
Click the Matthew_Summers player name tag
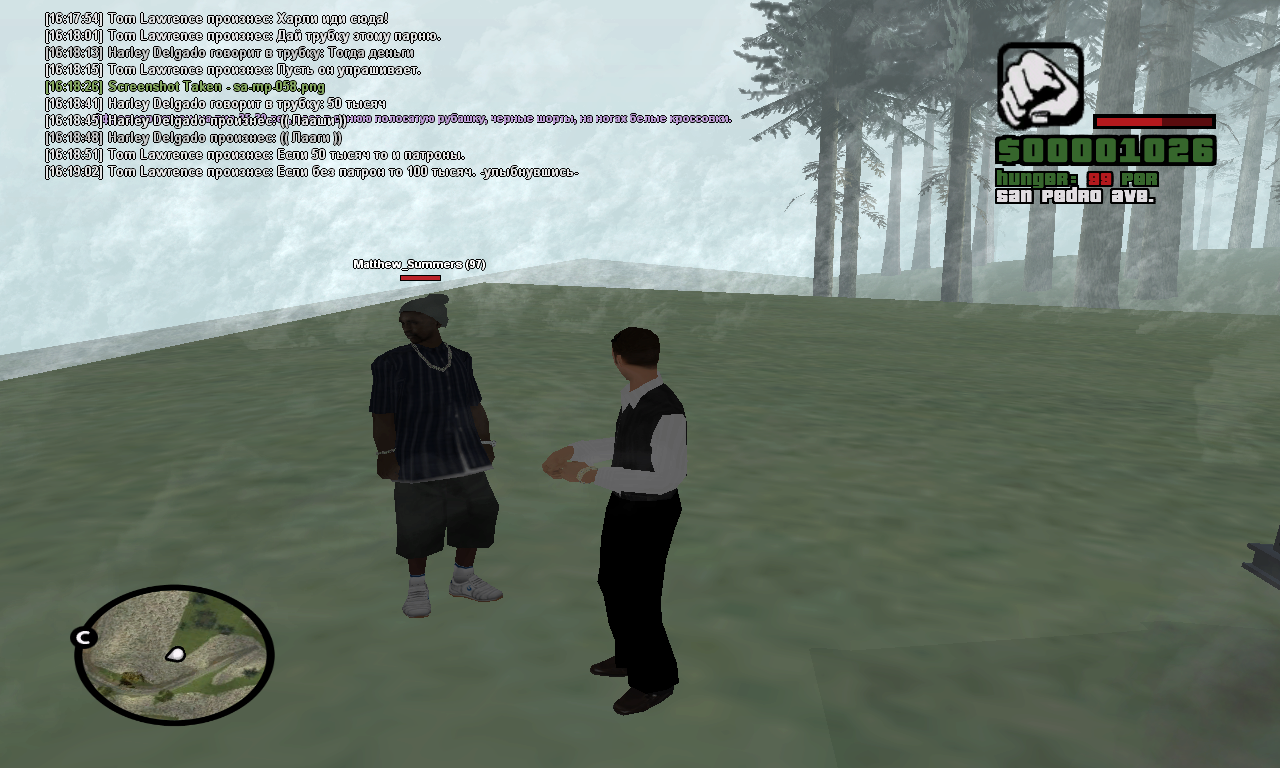tap(419, 264)
